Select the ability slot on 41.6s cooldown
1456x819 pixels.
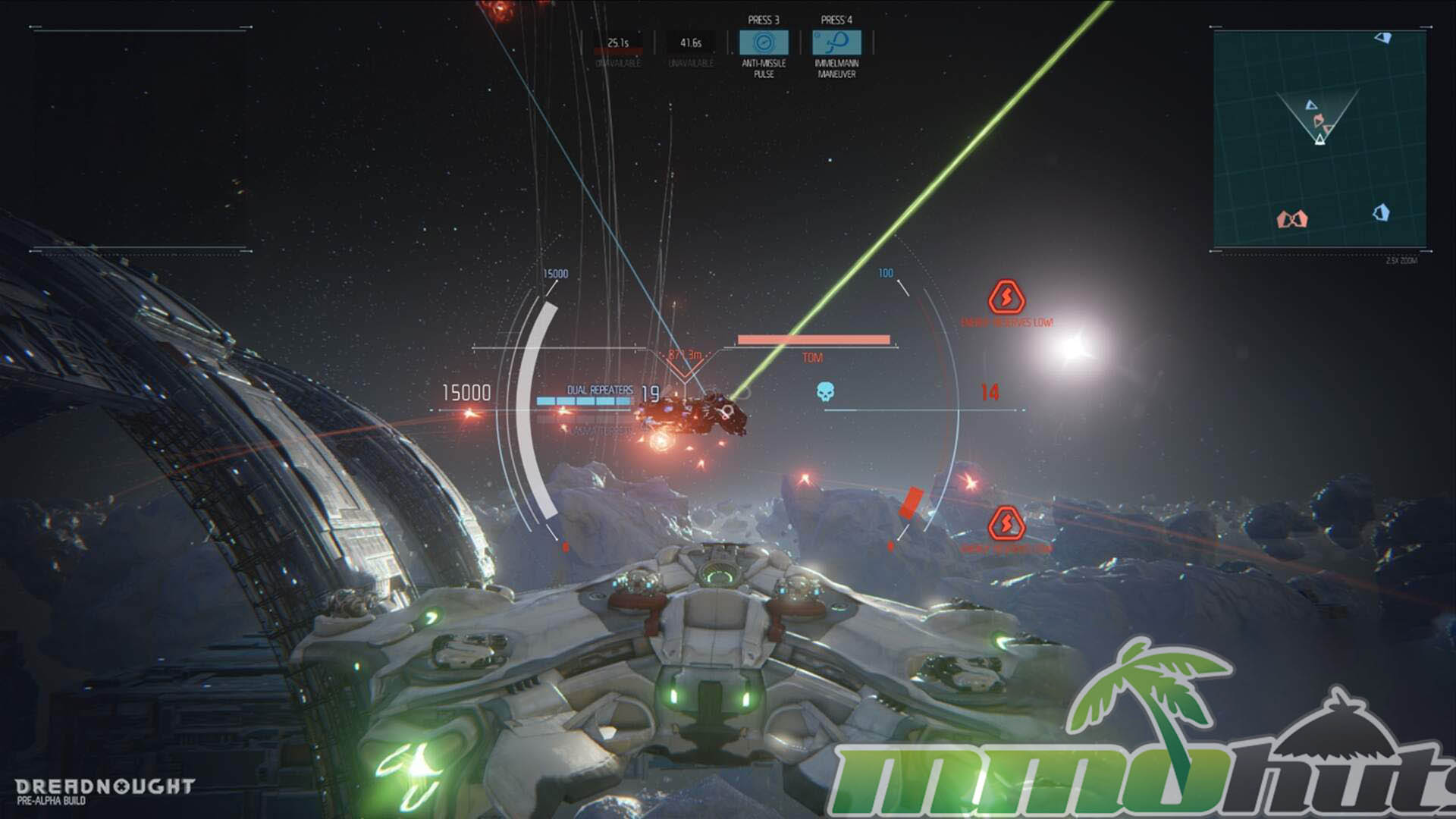[691, 44]
